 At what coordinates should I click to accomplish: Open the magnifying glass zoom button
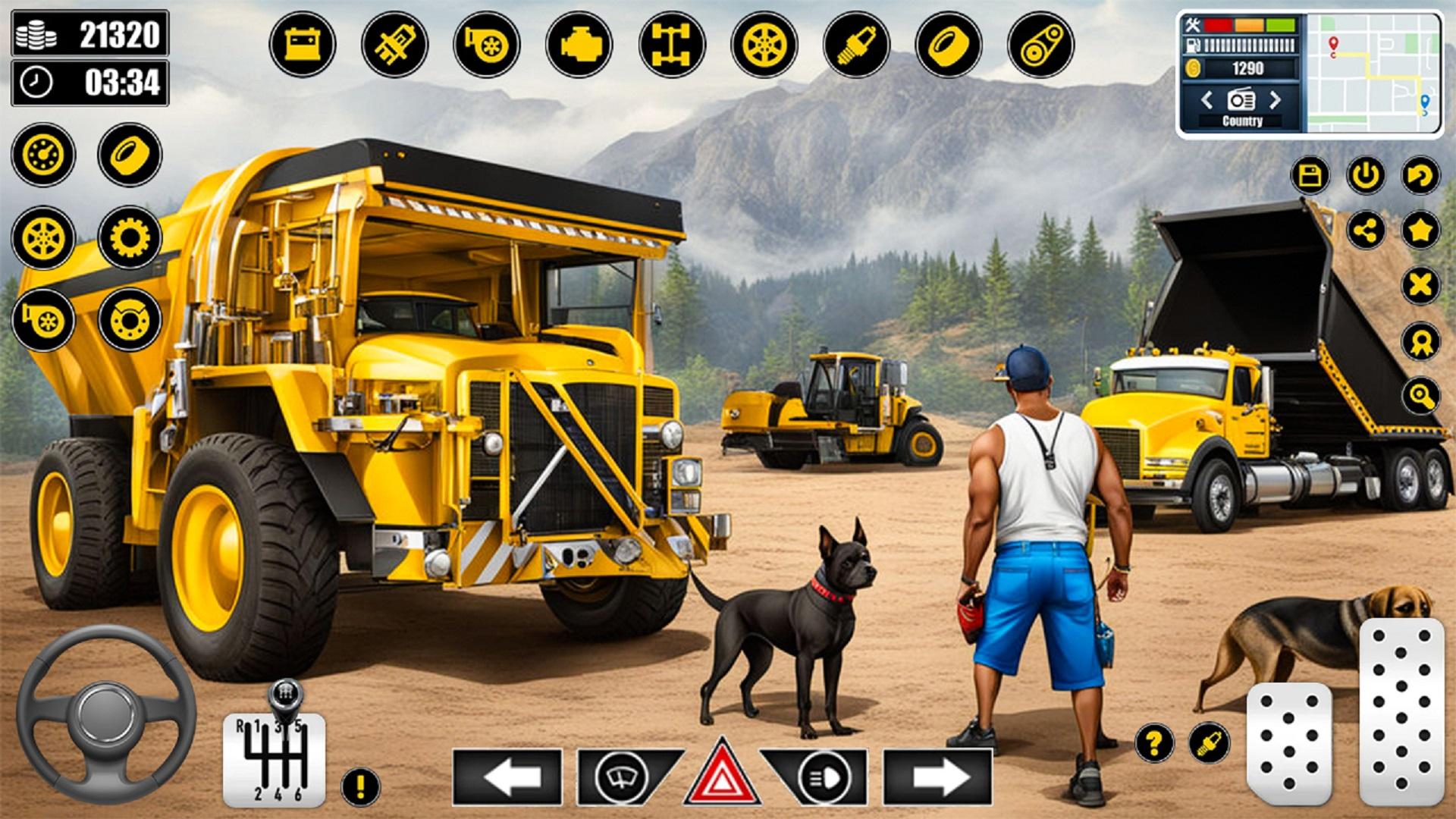(1420, 395)
